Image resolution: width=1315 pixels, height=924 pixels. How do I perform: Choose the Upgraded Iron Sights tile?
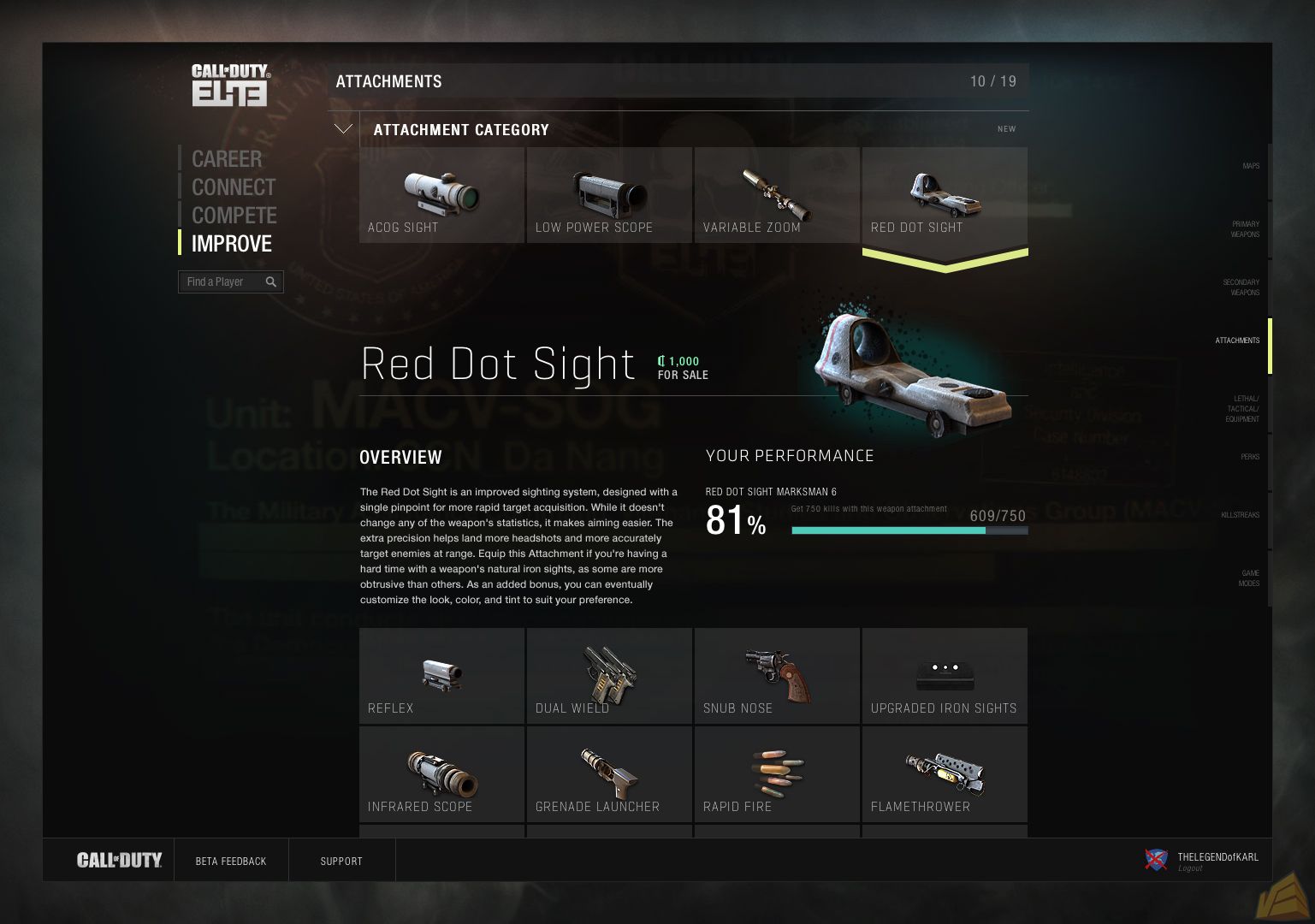pos(945,676)
